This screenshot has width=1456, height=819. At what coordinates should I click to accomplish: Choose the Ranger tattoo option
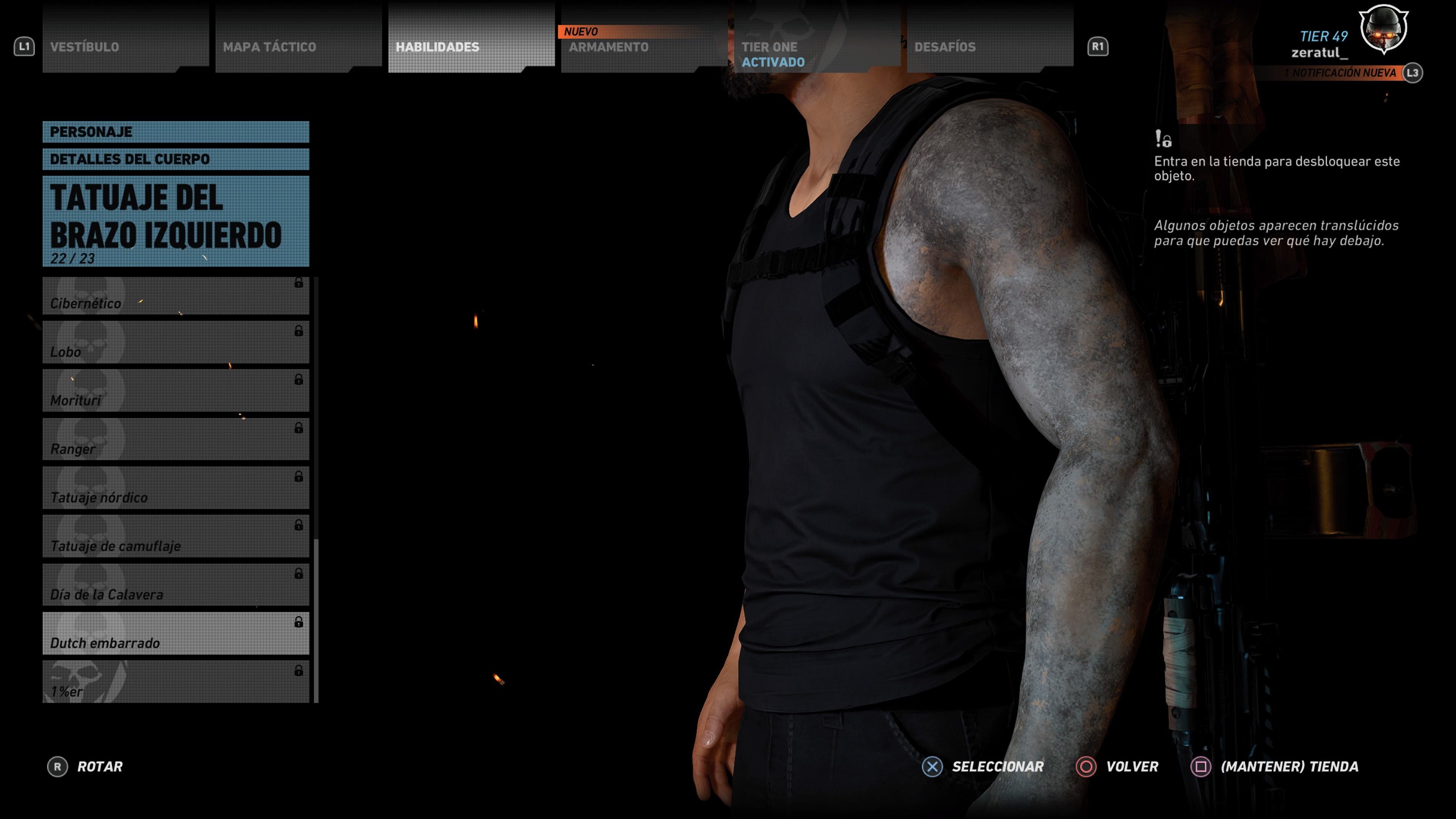(176, 440)
